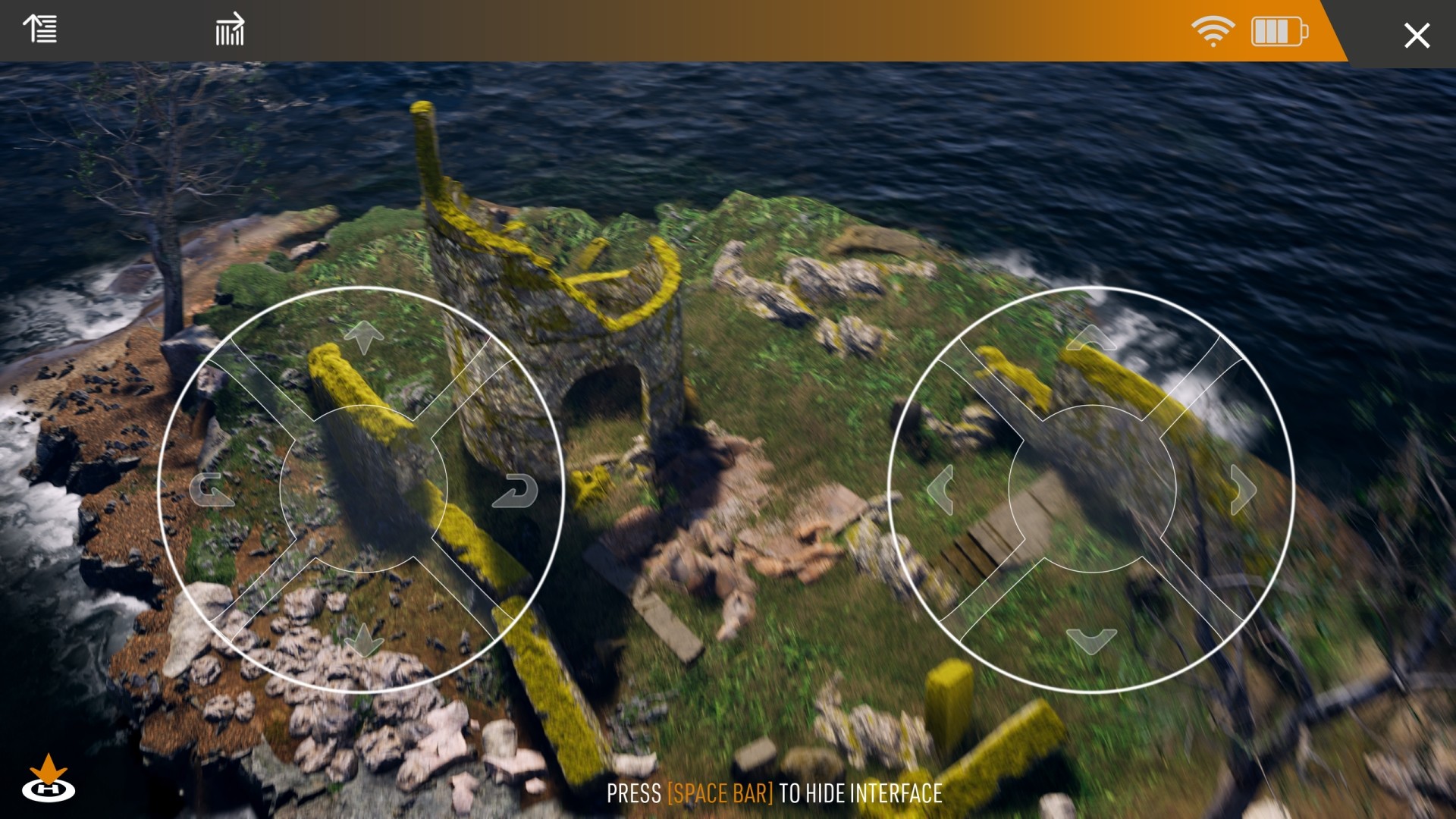Dismiss the controller overlay with the X
This screenshot has height=819, width=1456.
tap(1417, 34)
